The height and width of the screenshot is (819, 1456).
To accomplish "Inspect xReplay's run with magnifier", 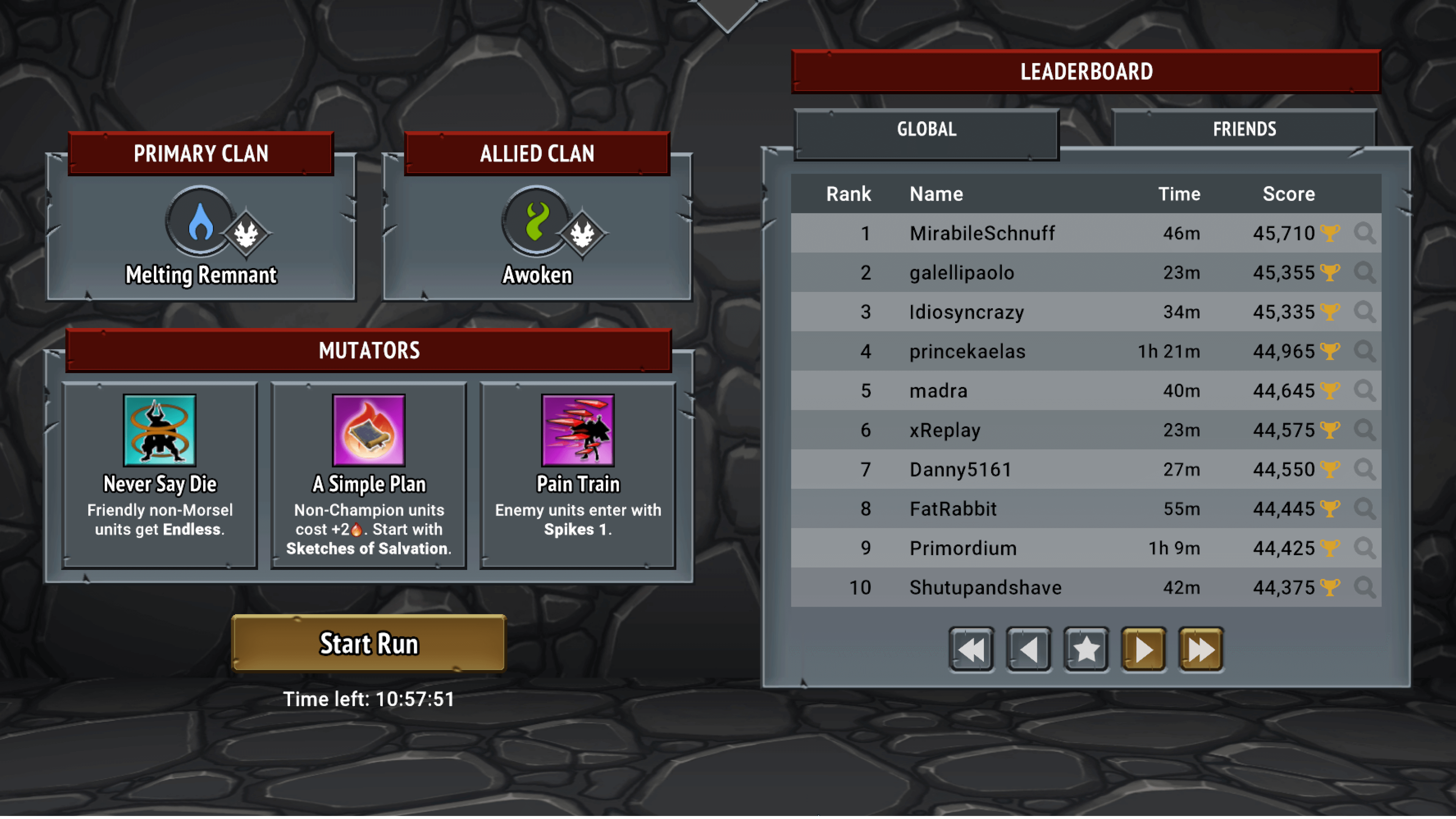I will [x=1365, y=430].
